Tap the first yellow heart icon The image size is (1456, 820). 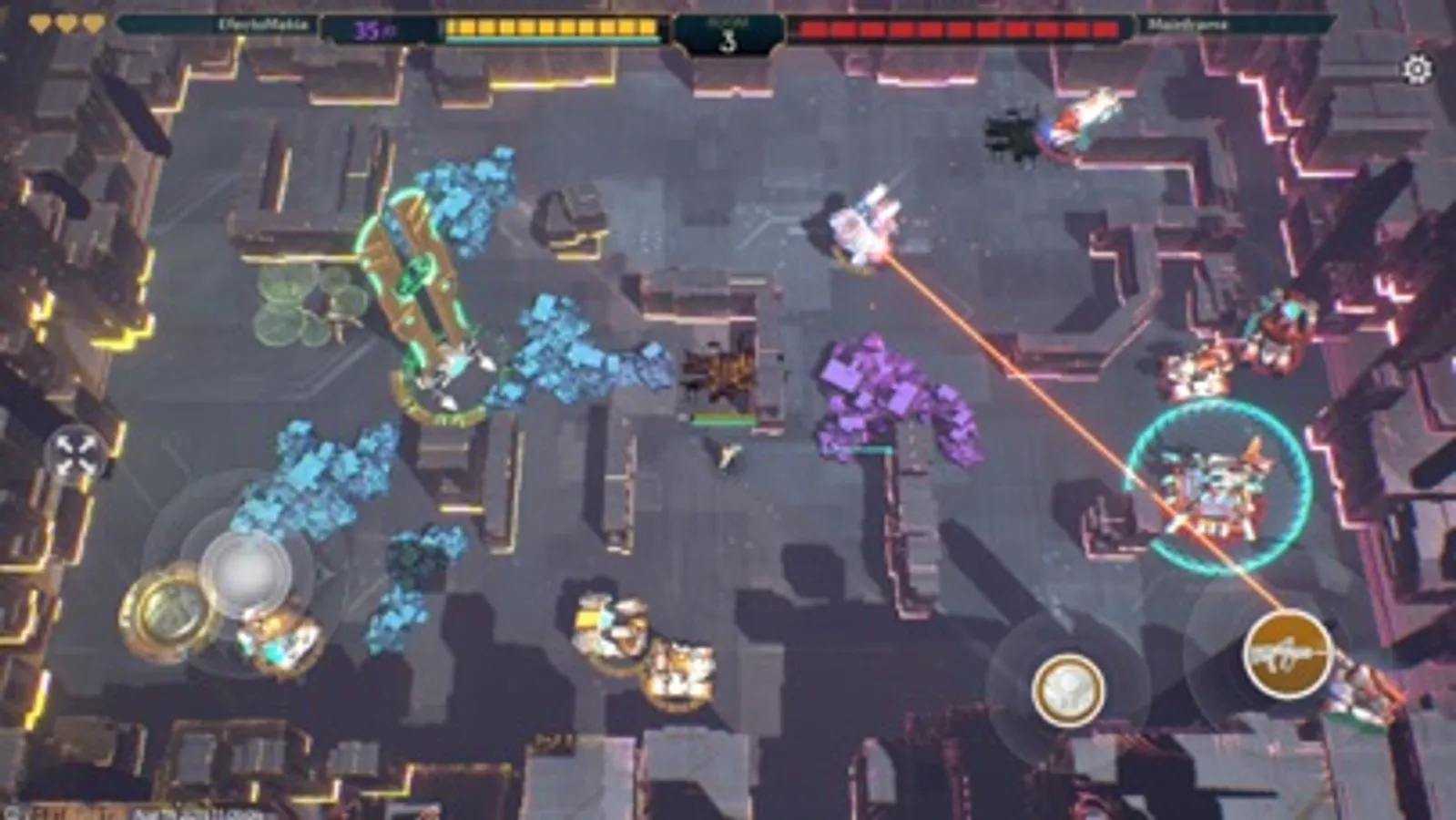[x=40, y=24]
